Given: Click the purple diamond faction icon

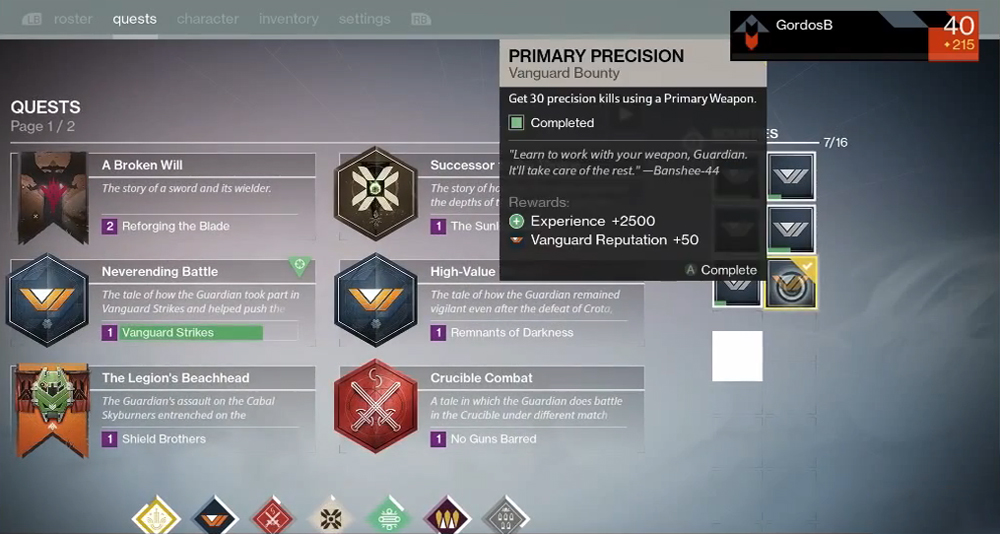Looking at the screenshot, I should (x=446, y=518).
